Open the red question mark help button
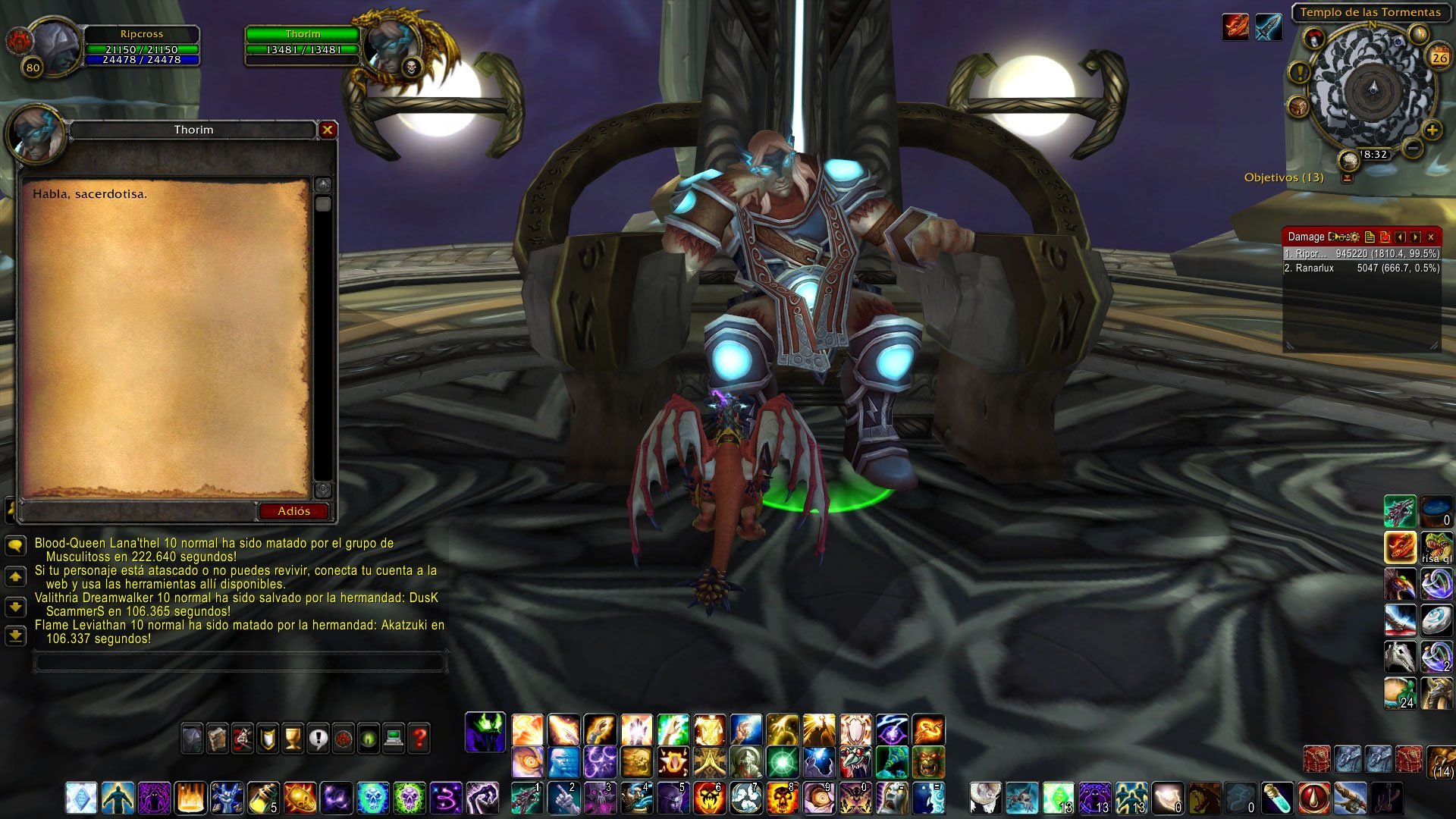Screen dimensions: 1456x819 point(419,737)
